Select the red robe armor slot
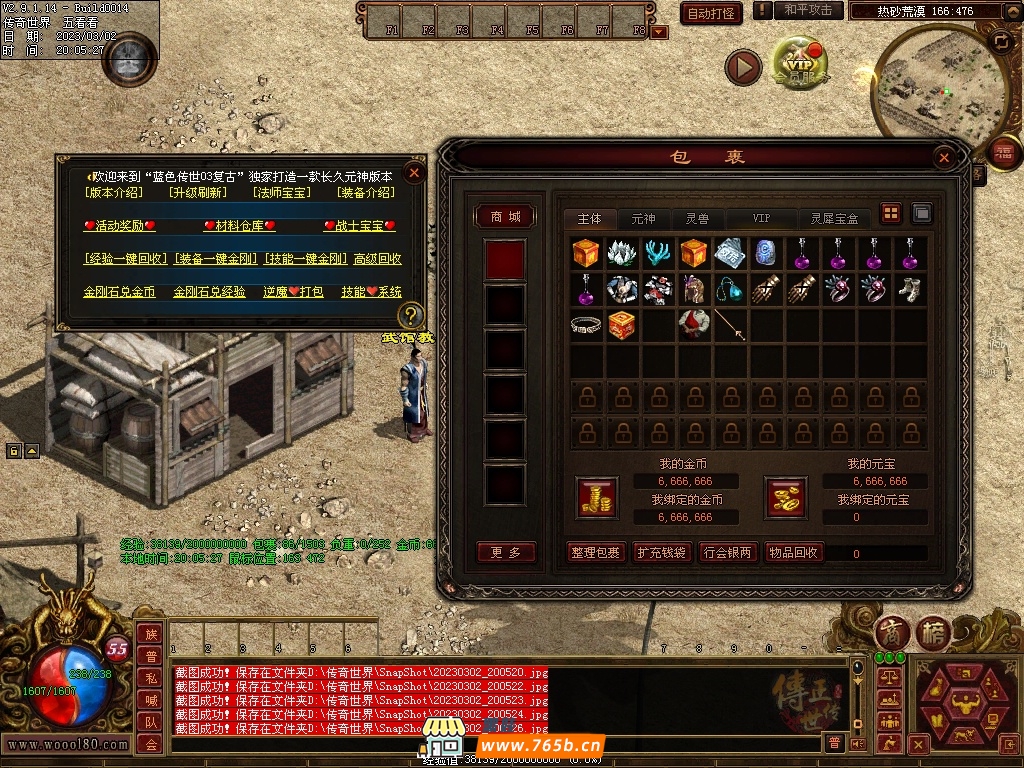Viewport: 1024px width, 768px height. tap(694, 325)
